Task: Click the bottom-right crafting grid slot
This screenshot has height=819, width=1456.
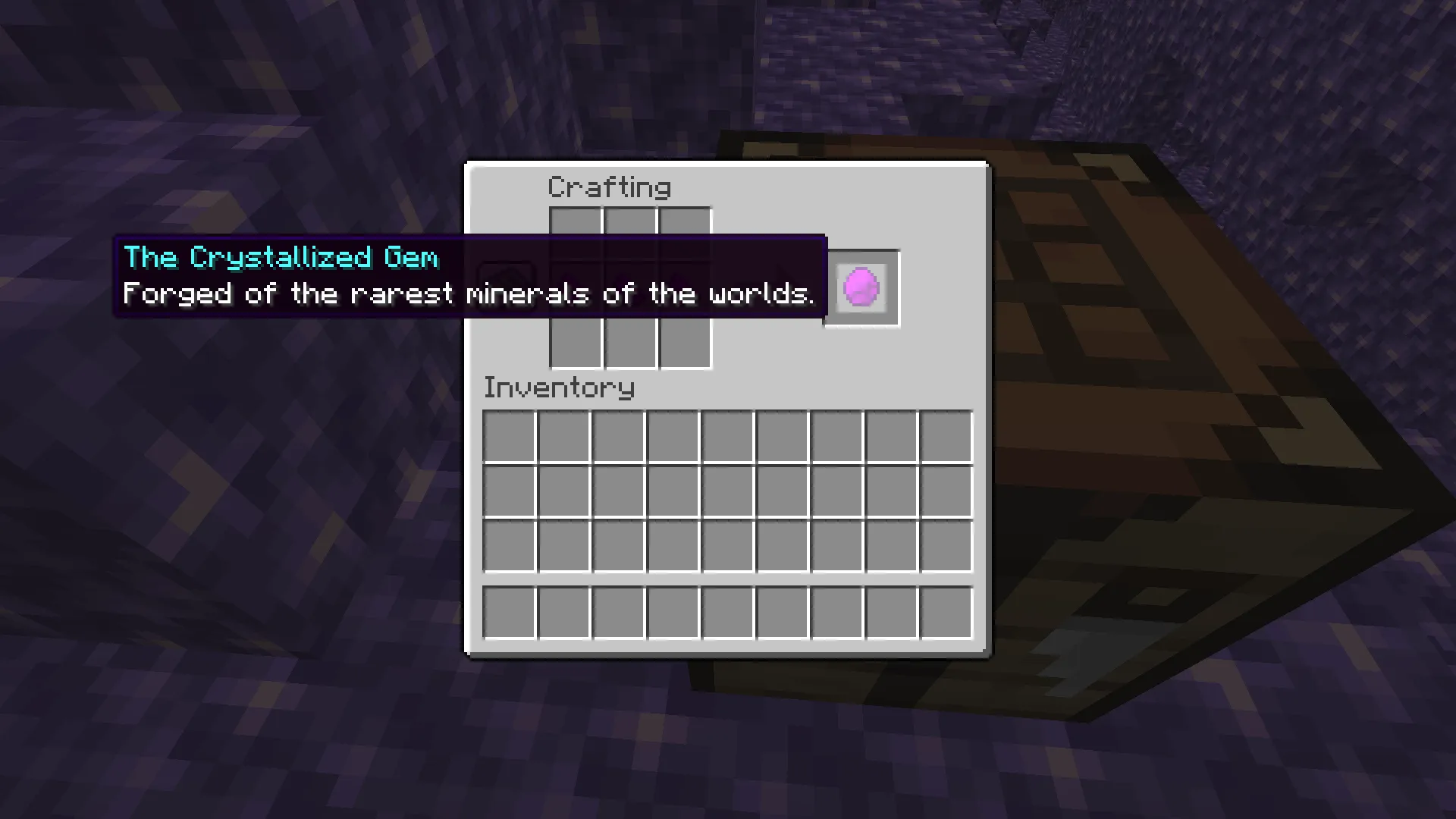Action: (x=684, y=345)
